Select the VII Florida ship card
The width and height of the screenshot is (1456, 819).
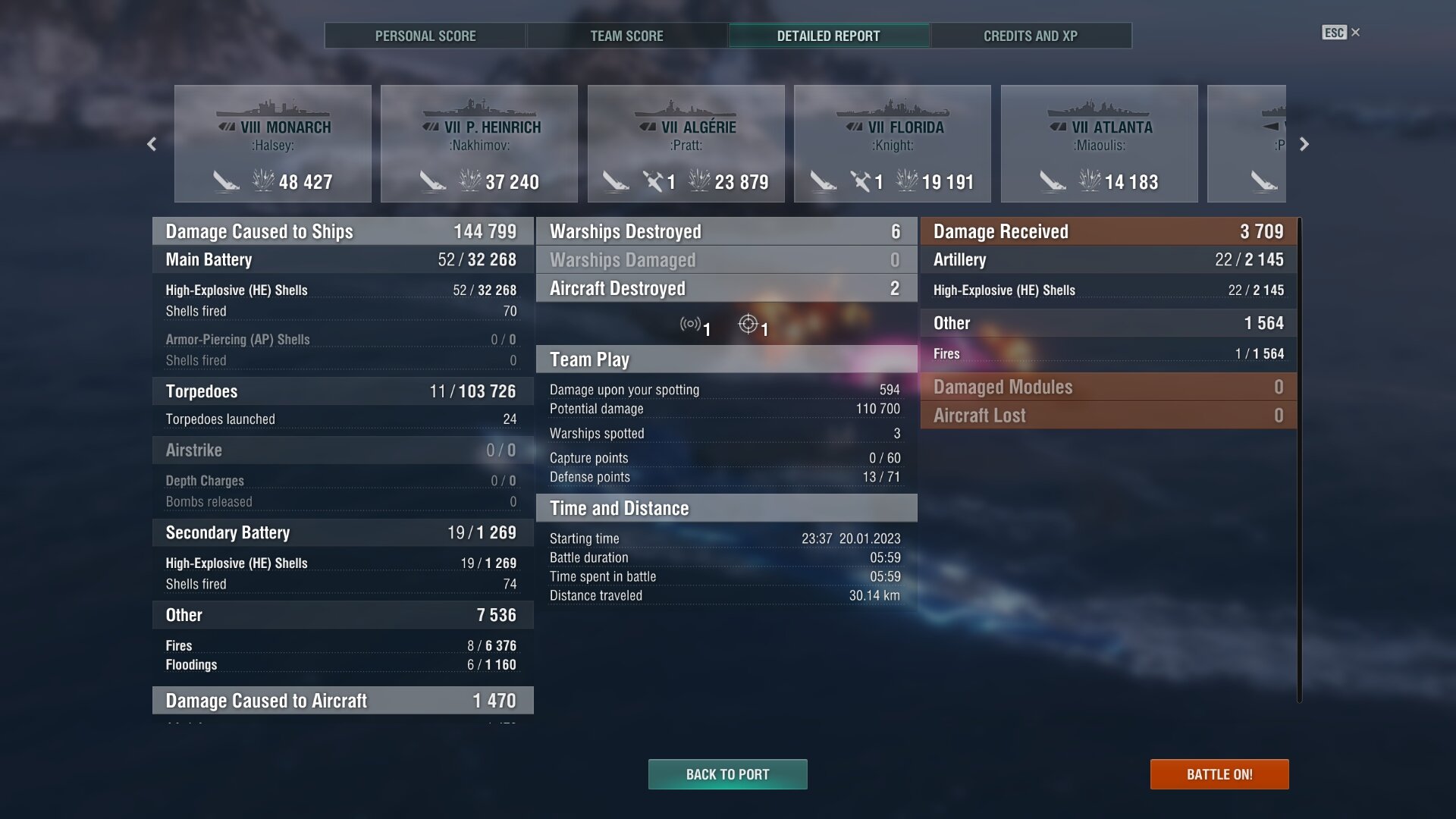[x=893, y=144]
